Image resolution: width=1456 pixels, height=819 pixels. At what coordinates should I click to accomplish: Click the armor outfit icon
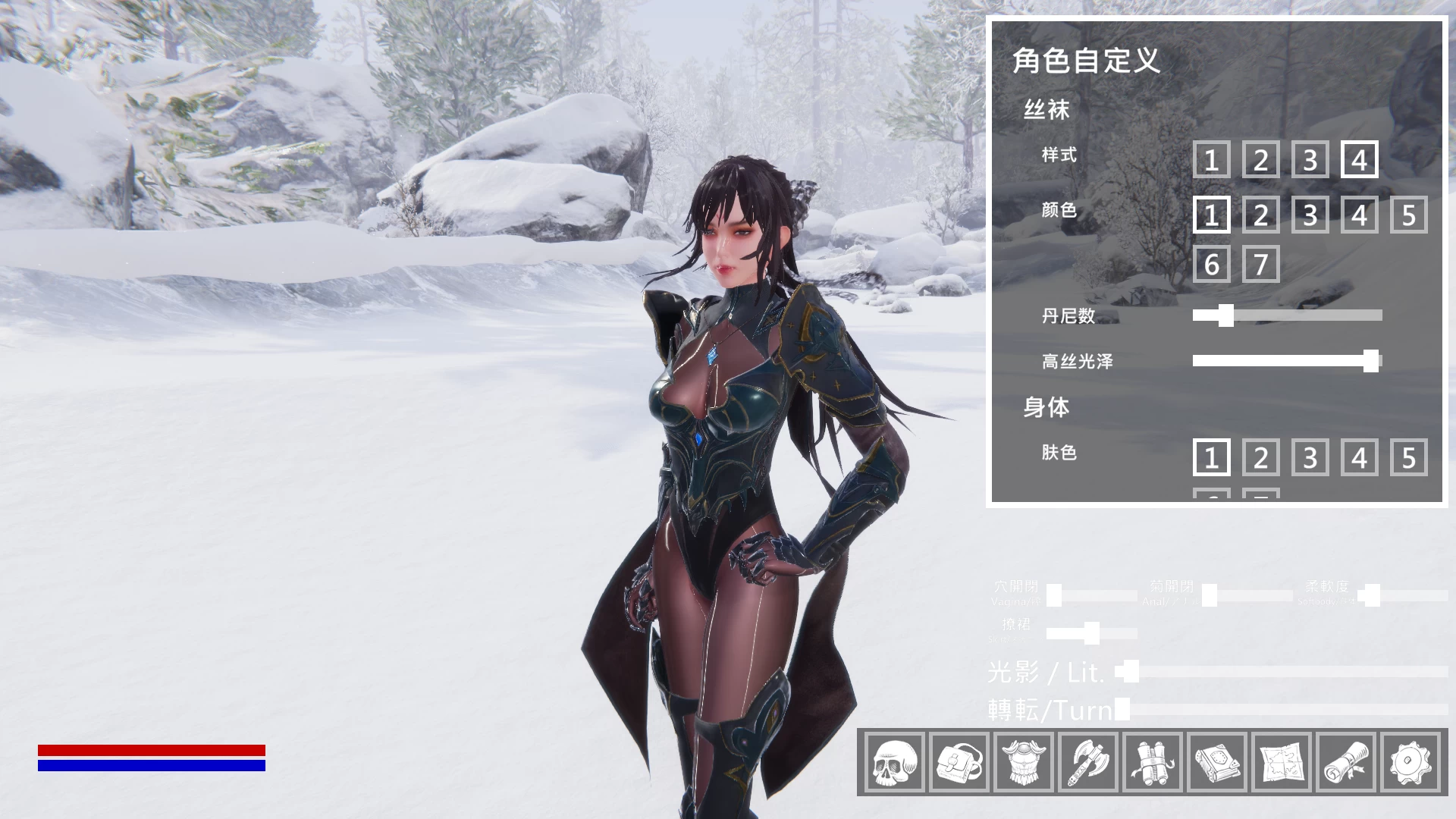1025,764
